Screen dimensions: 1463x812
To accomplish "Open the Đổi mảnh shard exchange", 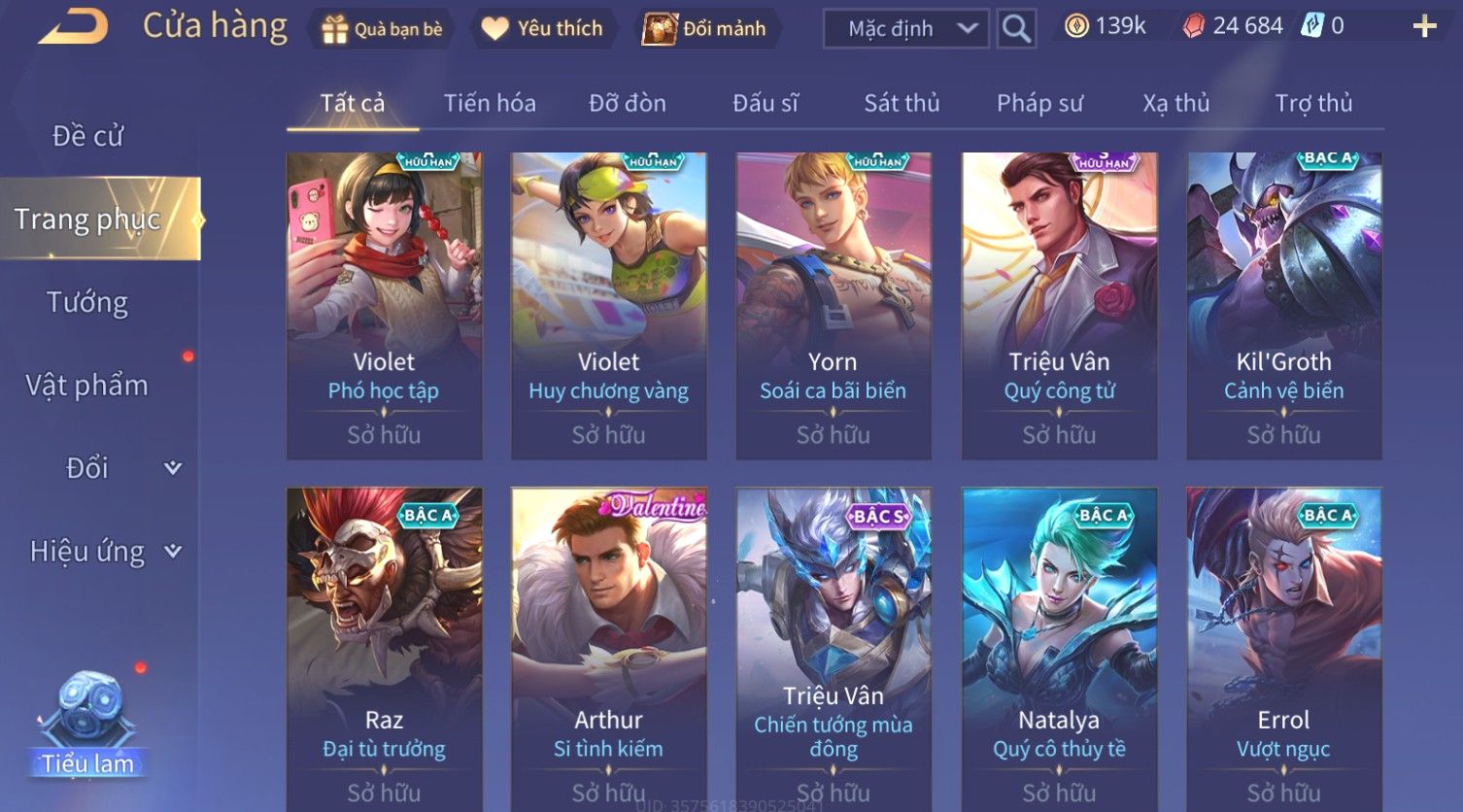I will point(705,29).
